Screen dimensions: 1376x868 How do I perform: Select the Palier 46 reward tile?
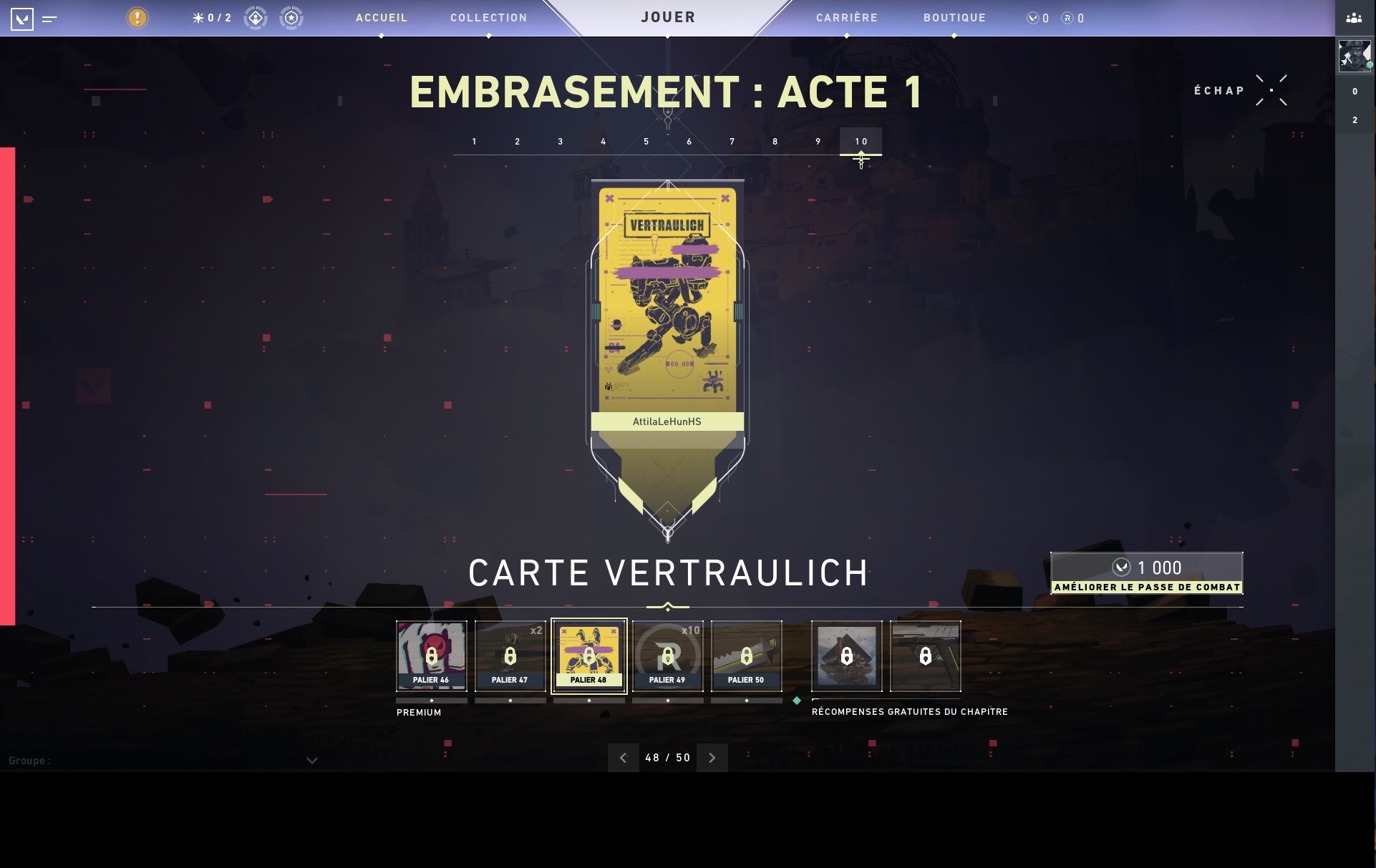[431, 656]
